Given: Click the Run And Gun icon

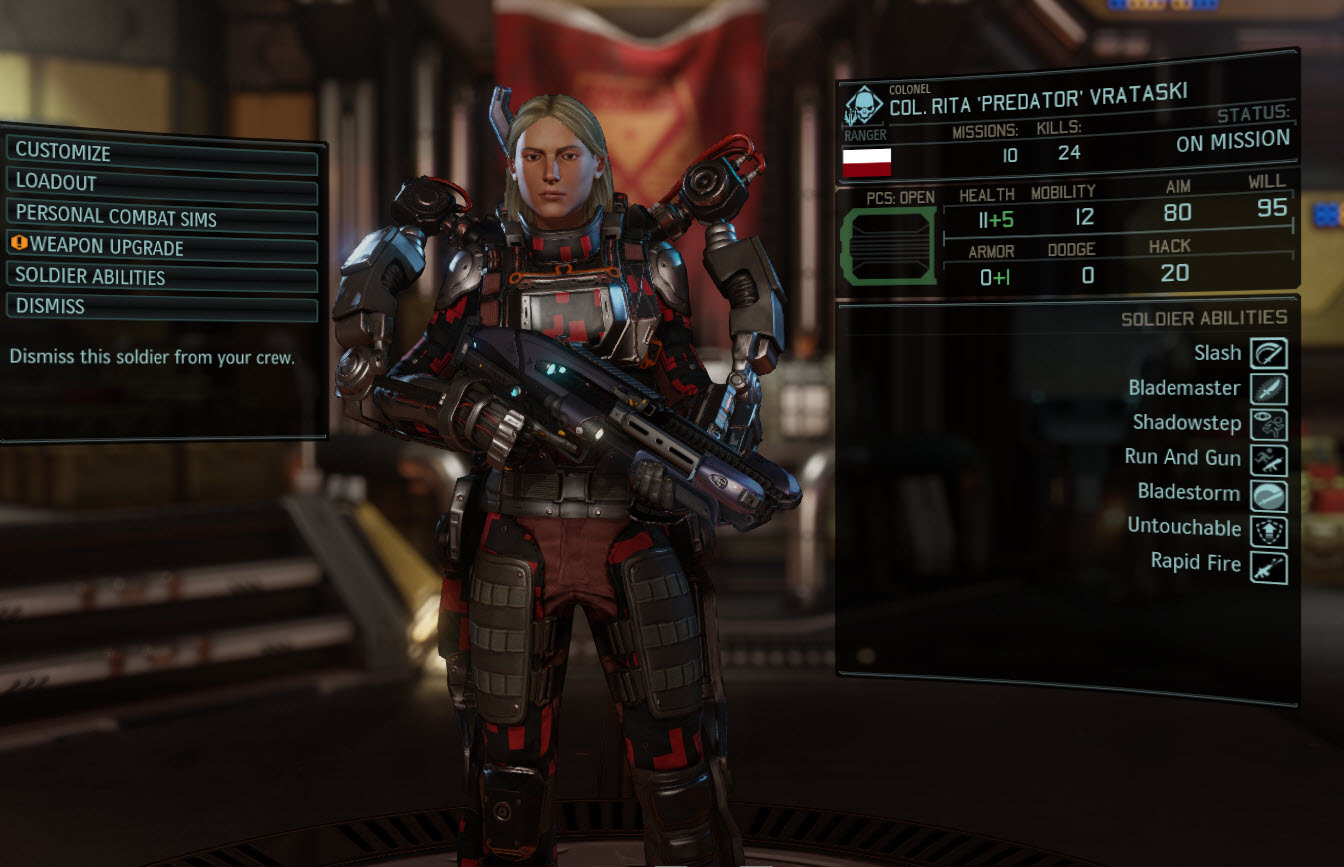Looking at the screenshot, I should coord(1268,458).
